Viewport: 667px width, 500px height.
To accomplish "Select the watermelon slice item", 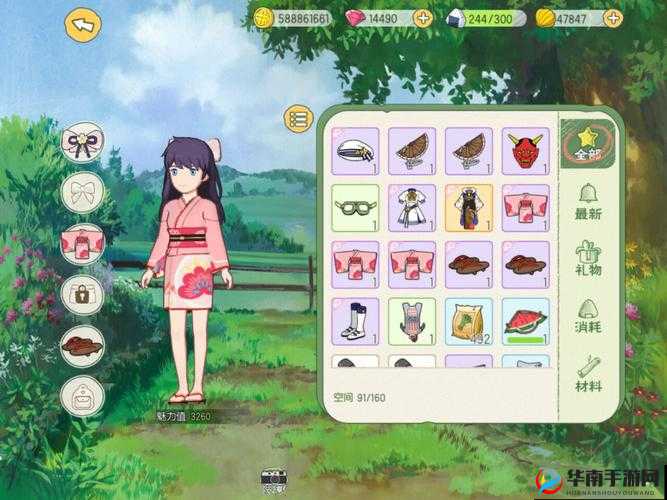I will coord(525,321).
